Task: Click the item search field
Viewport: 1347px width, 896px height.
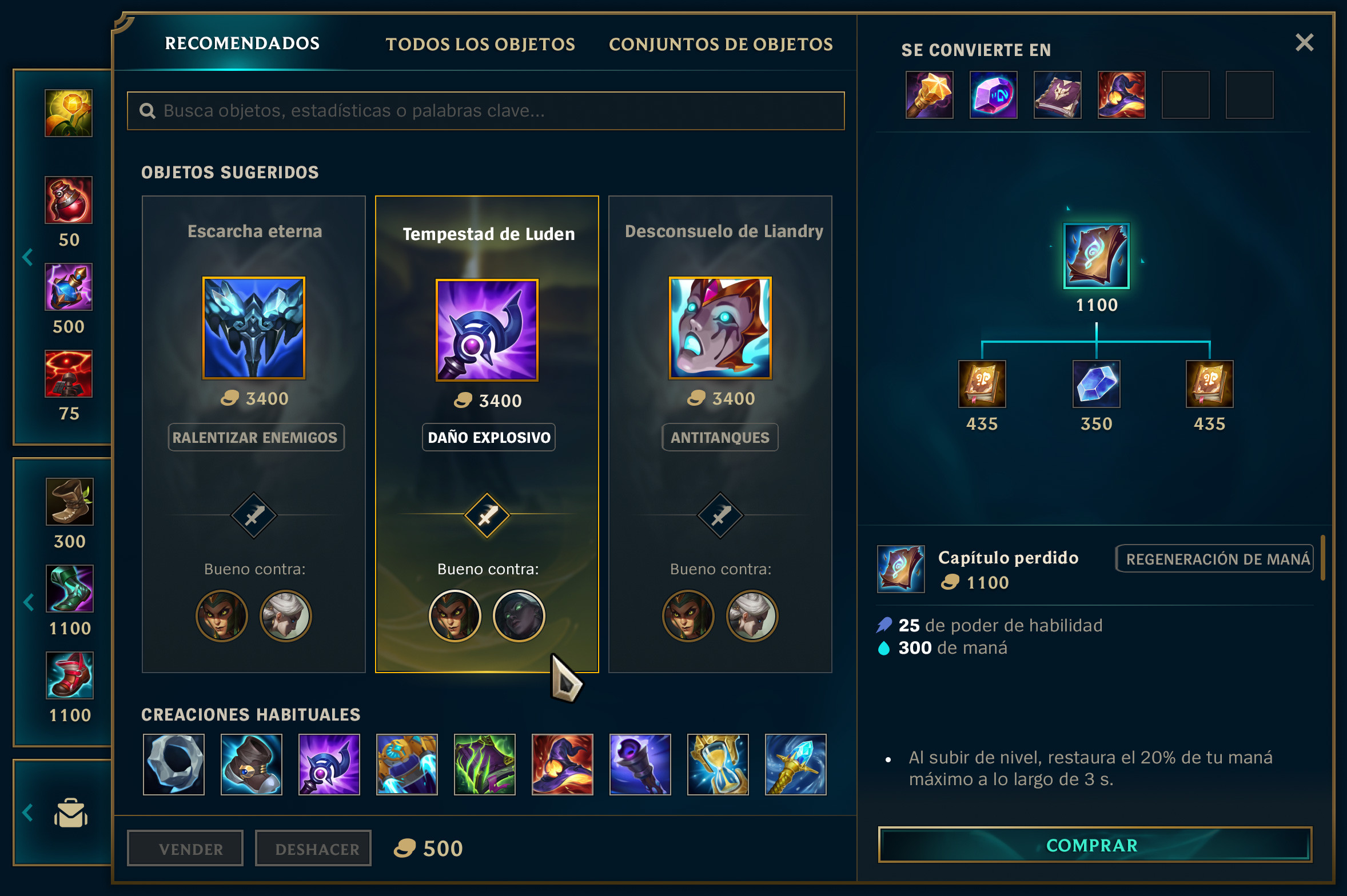Action: 486,111
